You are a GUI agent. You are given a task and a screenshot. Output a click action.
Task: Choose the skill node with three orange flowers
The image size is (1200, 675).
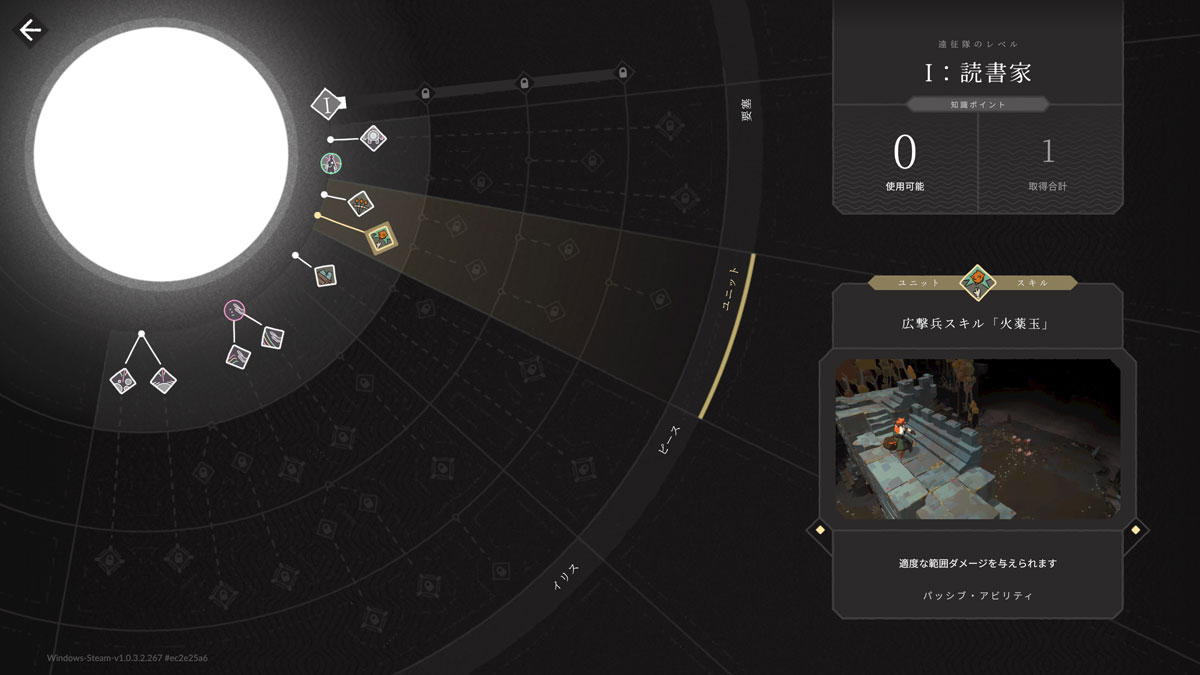click(x=360, y=204)
